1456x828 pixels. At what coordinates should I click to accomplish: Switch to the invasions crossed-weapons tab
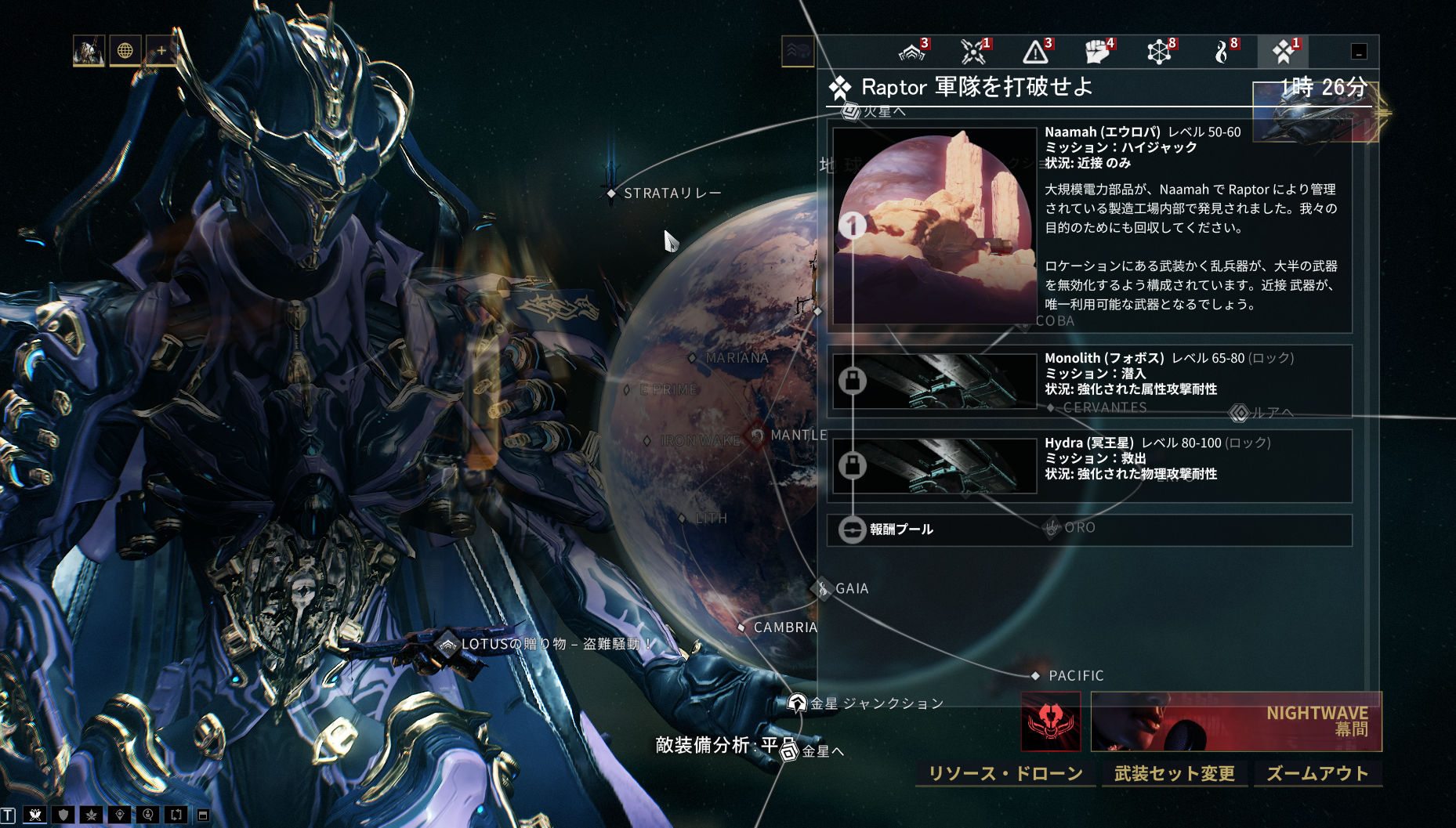tap(974, 52)
